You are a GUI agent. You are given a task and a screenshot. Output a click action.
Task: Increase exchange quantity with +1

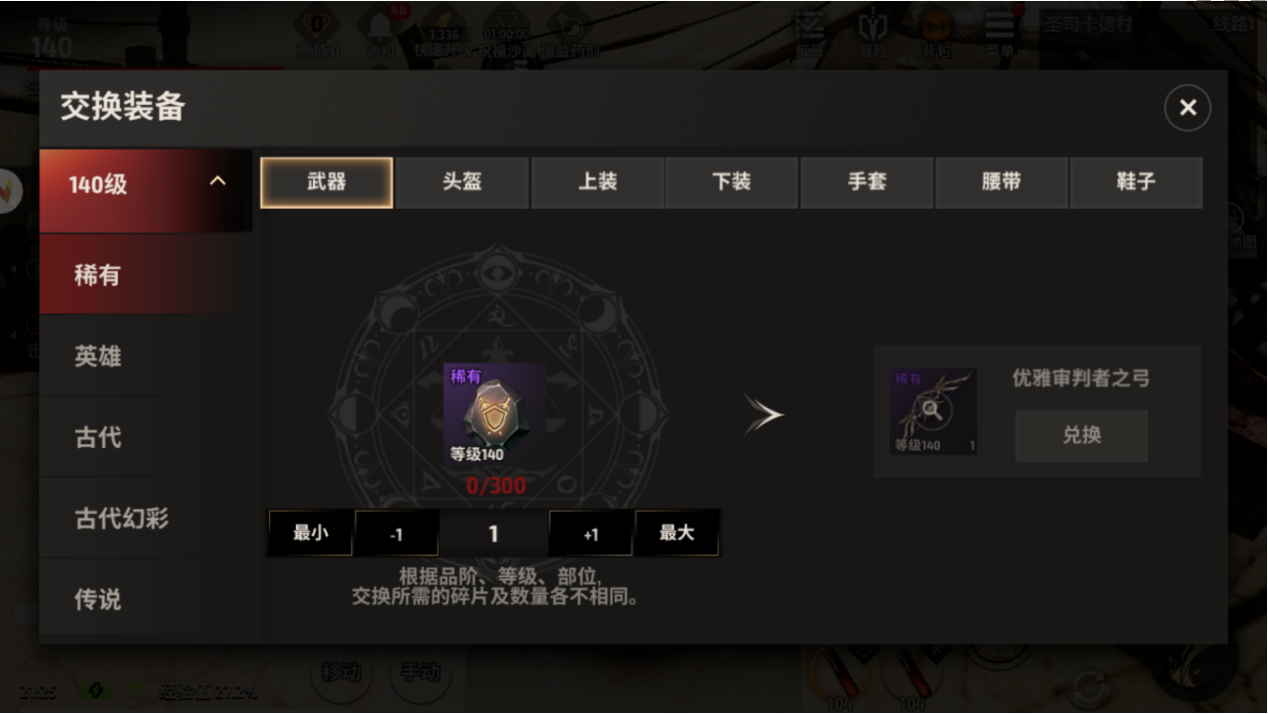point(591,534)
